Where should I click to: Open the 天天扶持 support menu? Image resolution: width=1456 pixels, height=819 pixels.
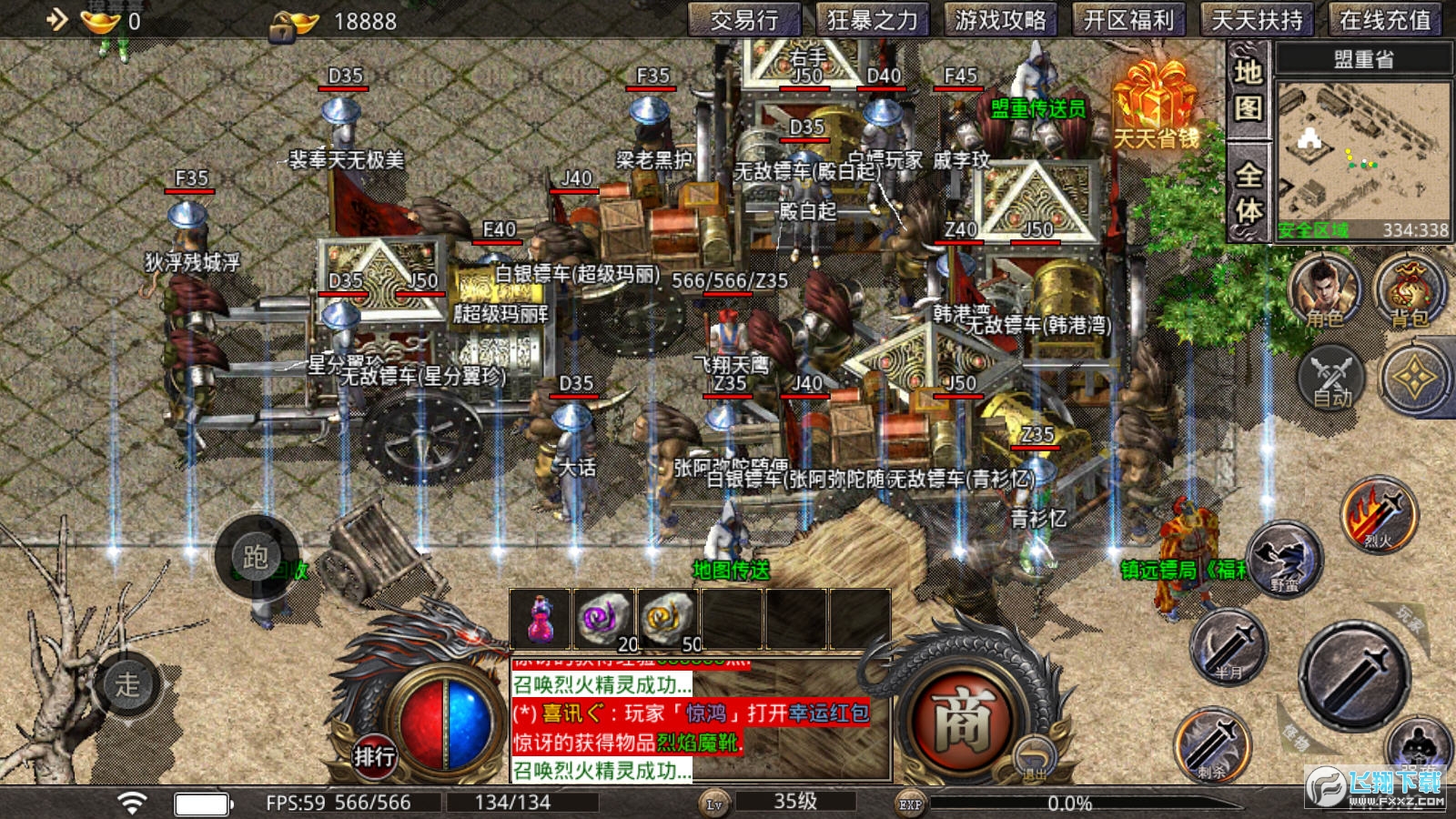point(1257,20)
